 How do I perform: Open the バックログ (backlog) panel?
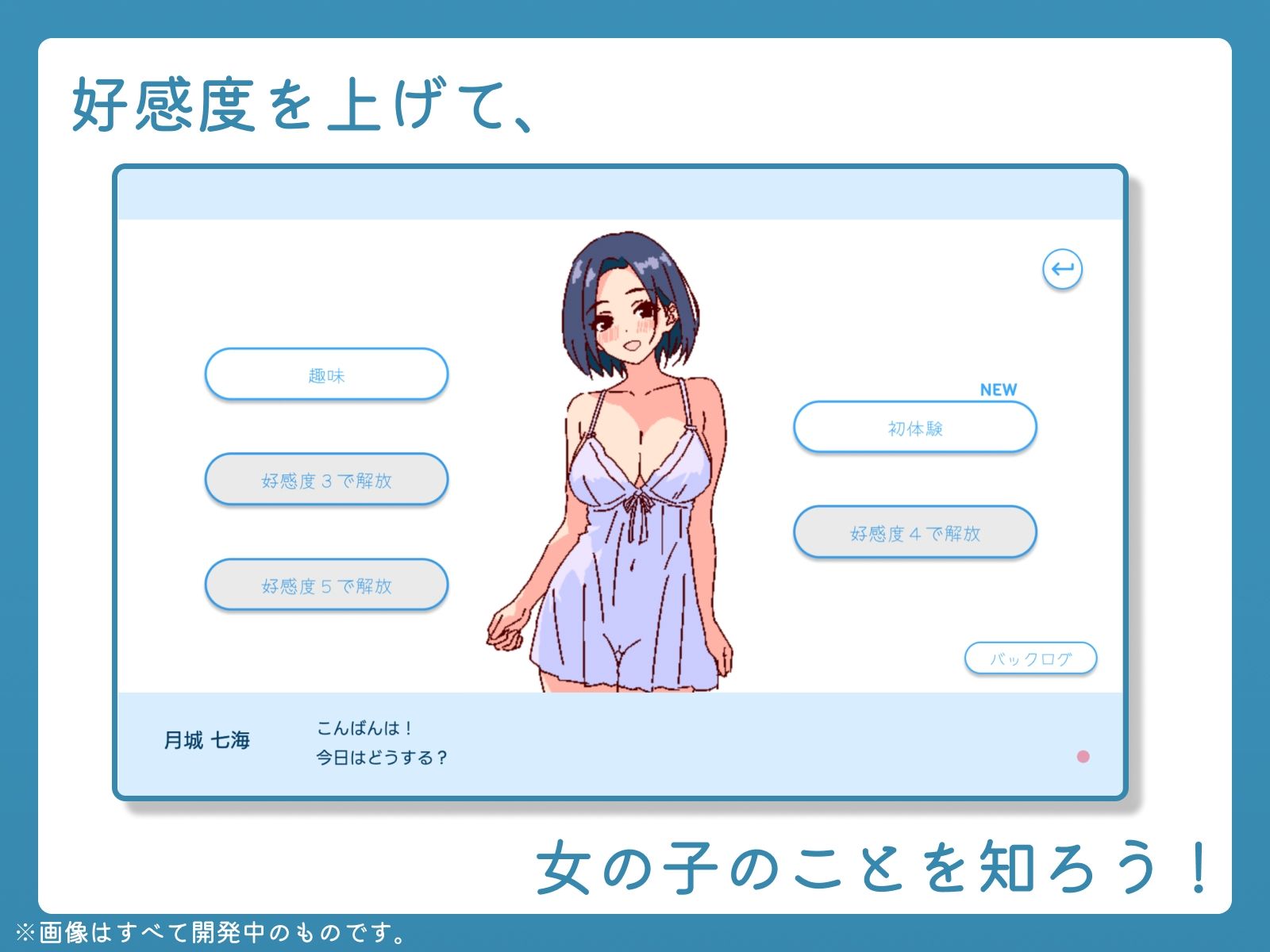(x=1029, y=657)
